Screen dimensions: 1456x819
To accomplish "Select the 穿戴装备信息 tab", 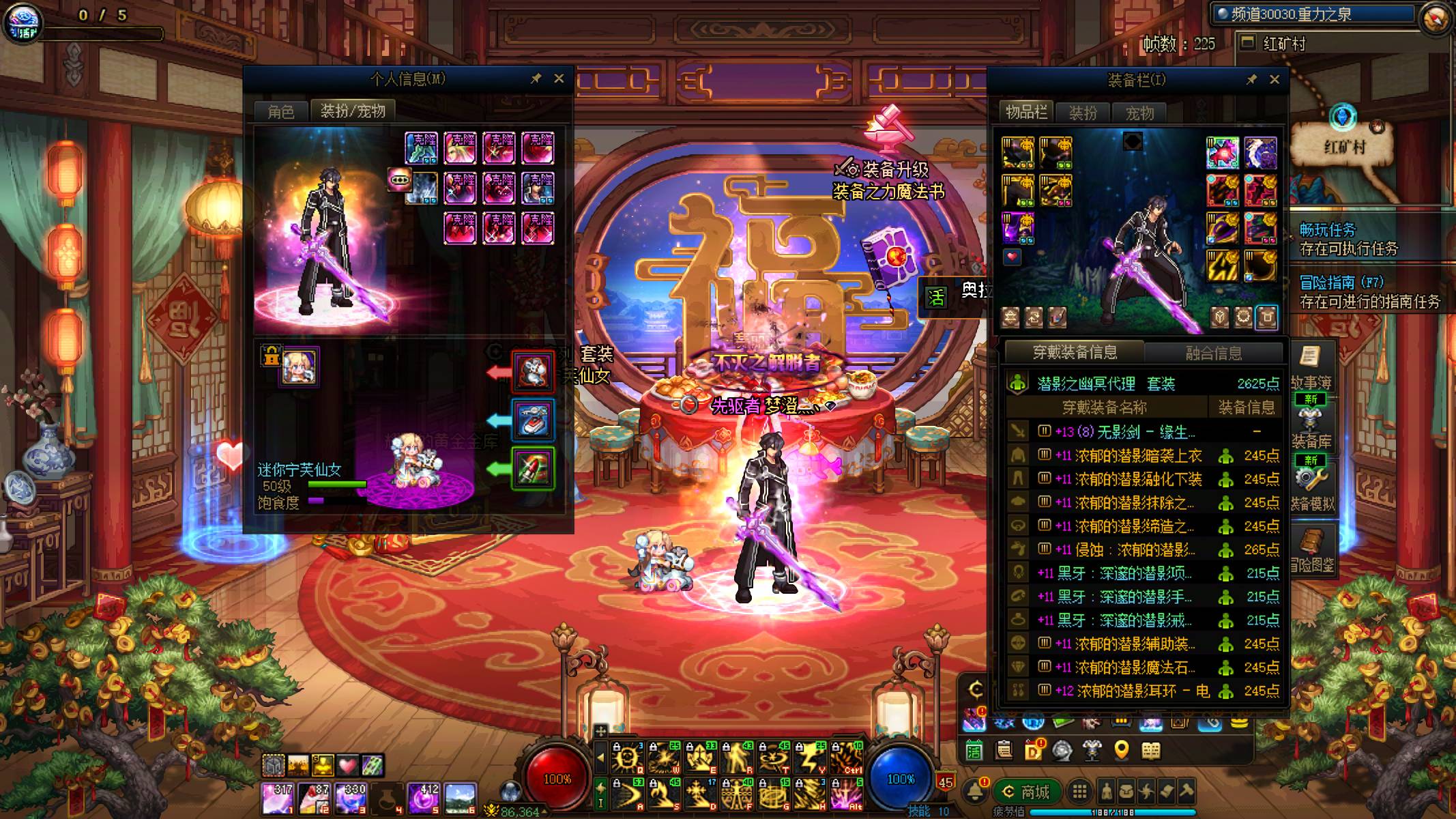I will pos(1075,352).
